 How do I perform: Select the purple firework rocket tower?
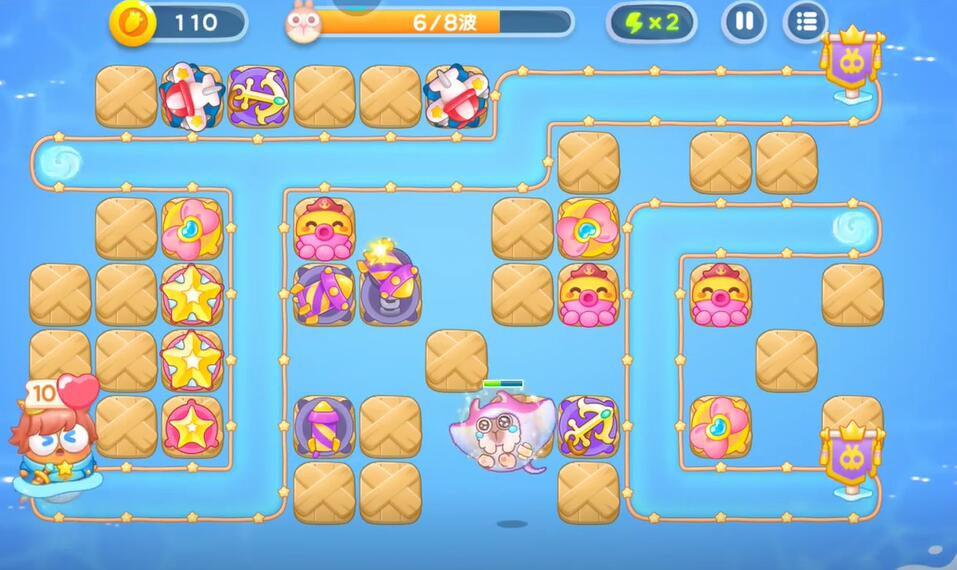323,427
